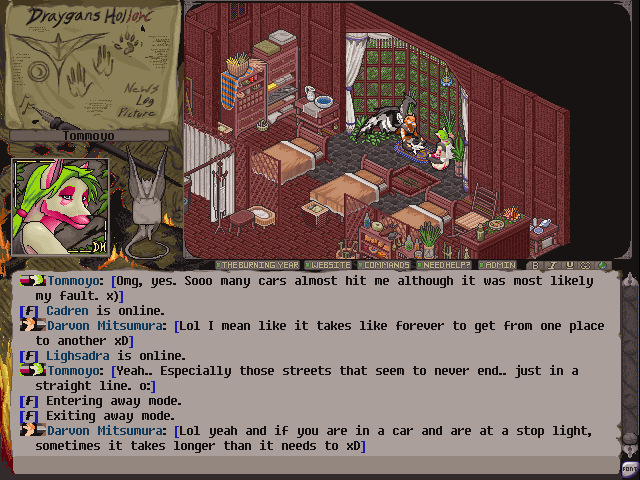Open The Burning Year button
640x480 pixels.
point(256,265)
